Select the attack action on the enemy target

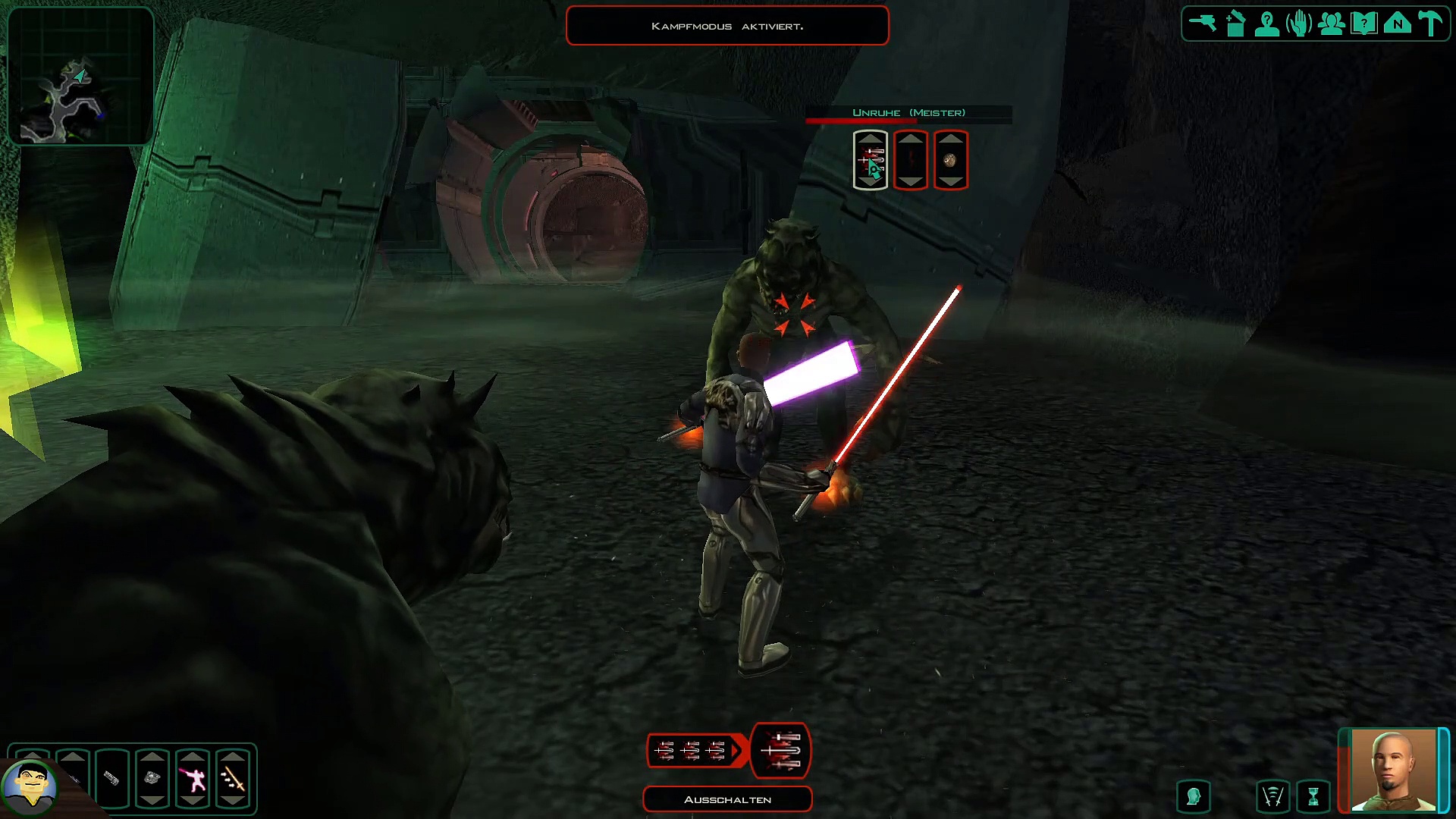pyautogui.click(x=871, y=160)
